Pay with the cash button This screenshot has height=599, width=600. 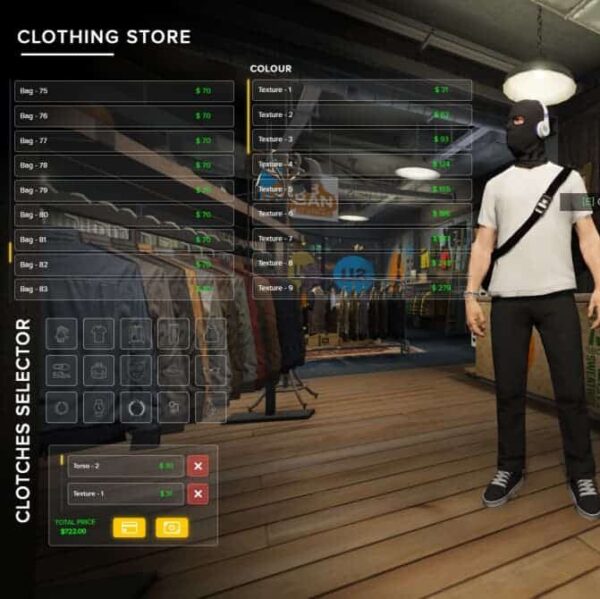point(171,527)
